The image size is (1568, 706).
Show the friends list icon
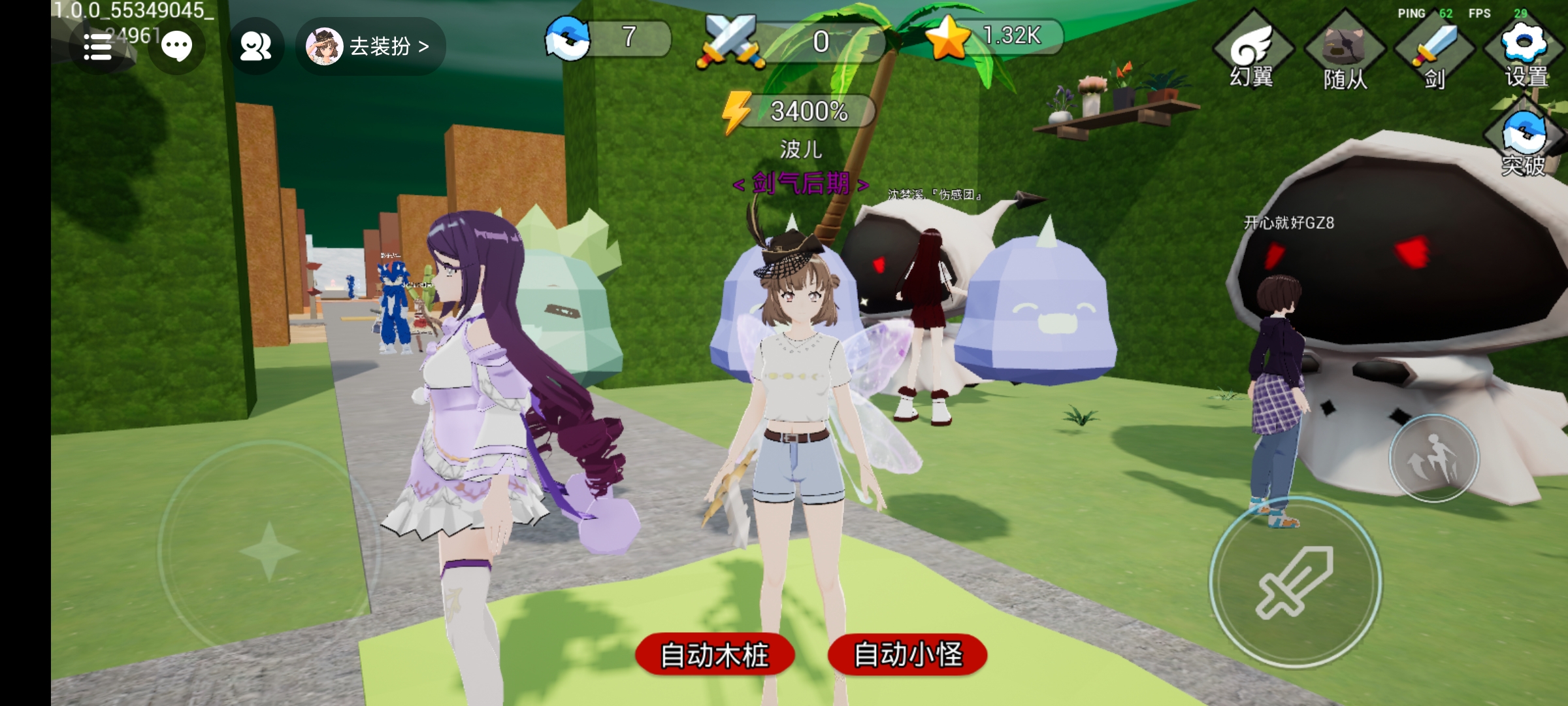255,47
